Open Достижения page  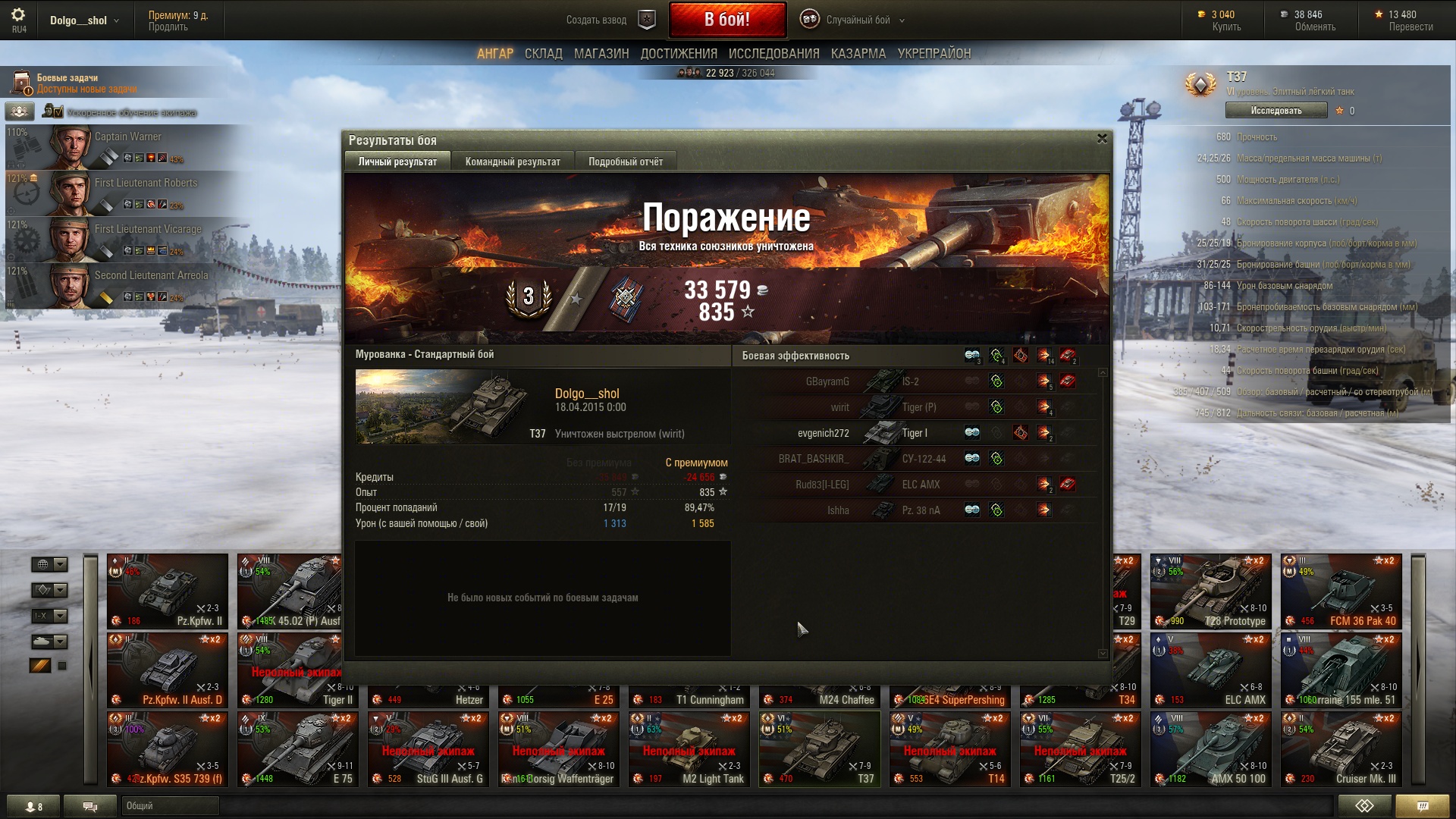[679, 54]
